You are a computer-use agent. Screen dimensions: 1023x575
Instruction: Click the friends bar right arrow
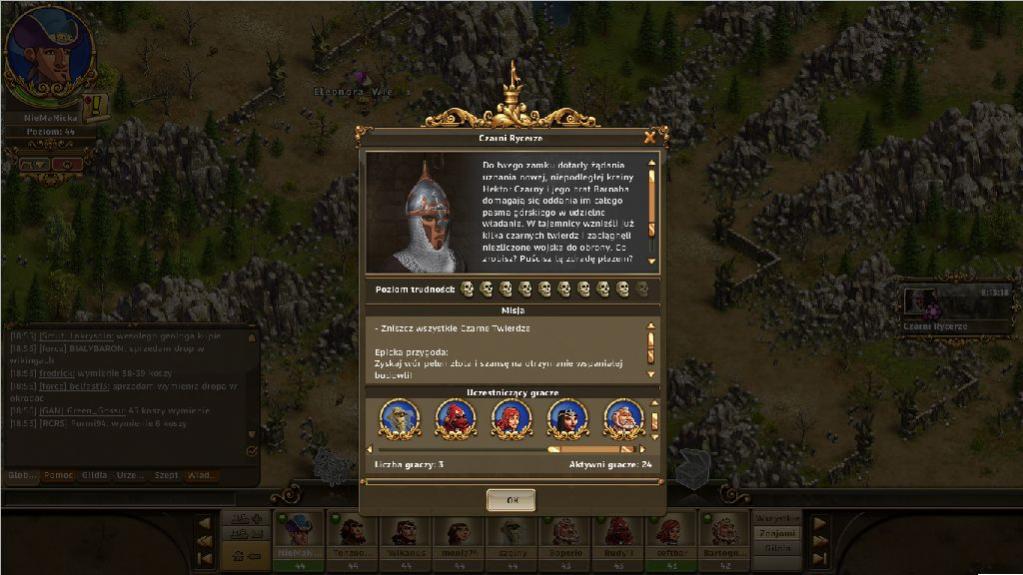click(x=819, y=523)
